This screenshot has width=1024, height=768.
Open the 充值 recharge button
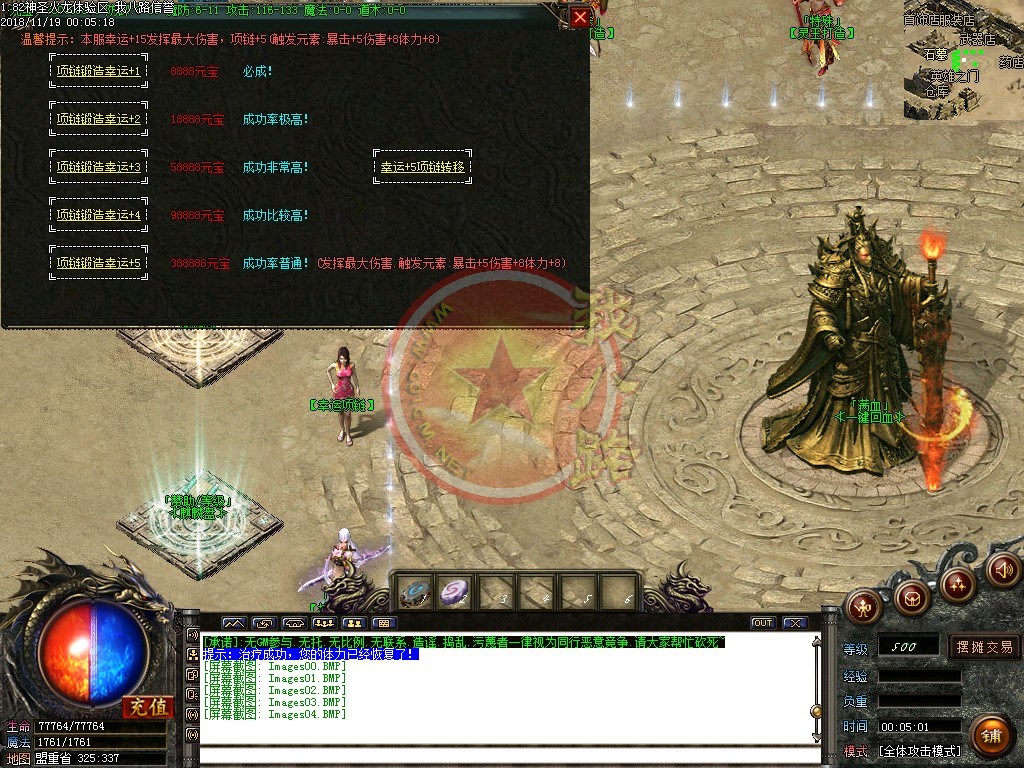147,707
